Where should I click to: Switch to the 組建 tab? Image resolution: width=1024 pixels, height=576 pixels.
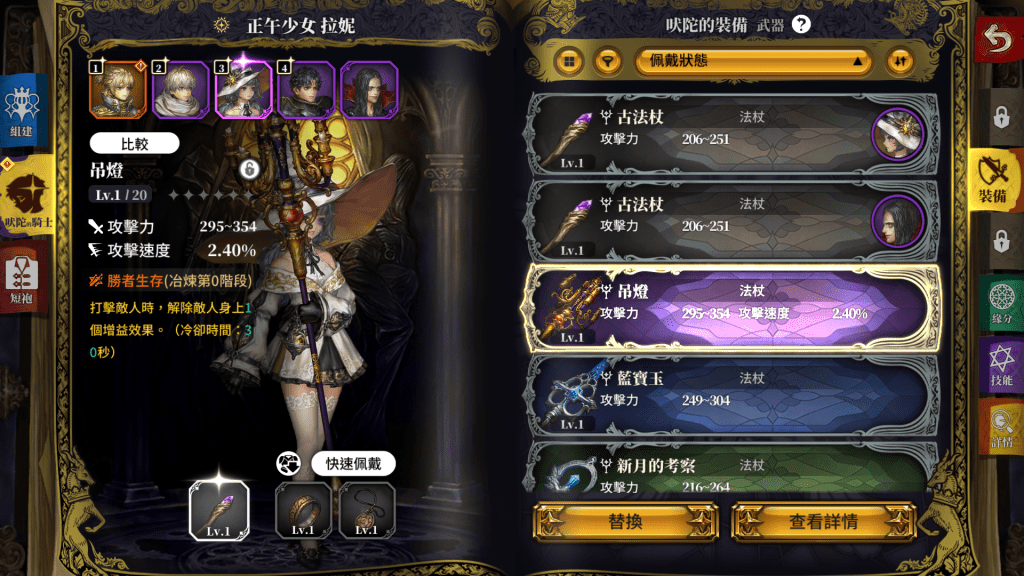click(x=22, y=112)
